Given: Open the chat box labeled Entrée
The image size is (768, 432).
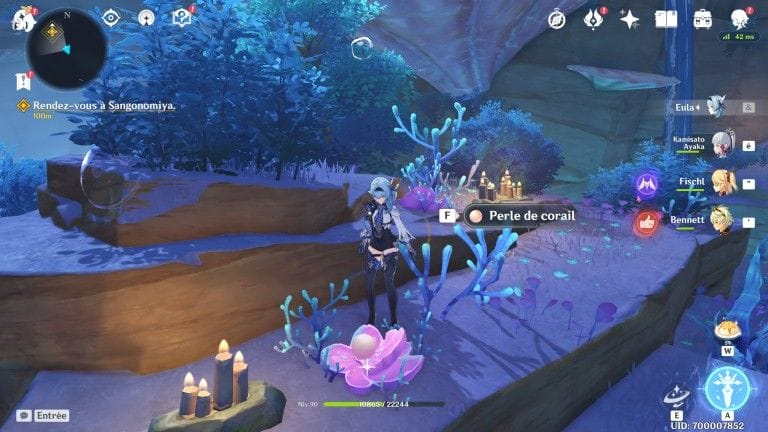Looking at the screenshot, I should 43,415.
